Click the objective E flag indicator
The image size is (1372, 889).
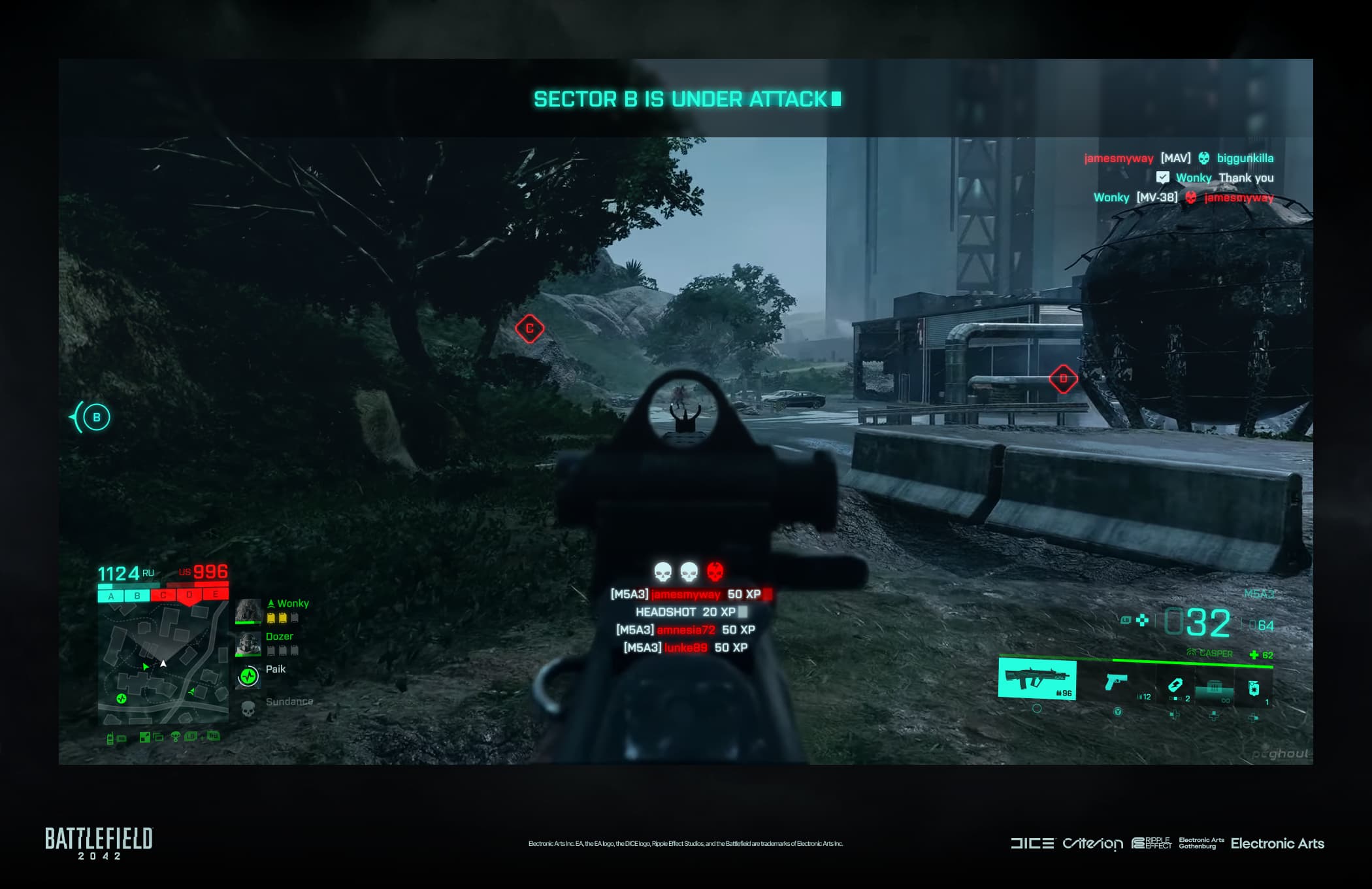(x=216, y=595)
